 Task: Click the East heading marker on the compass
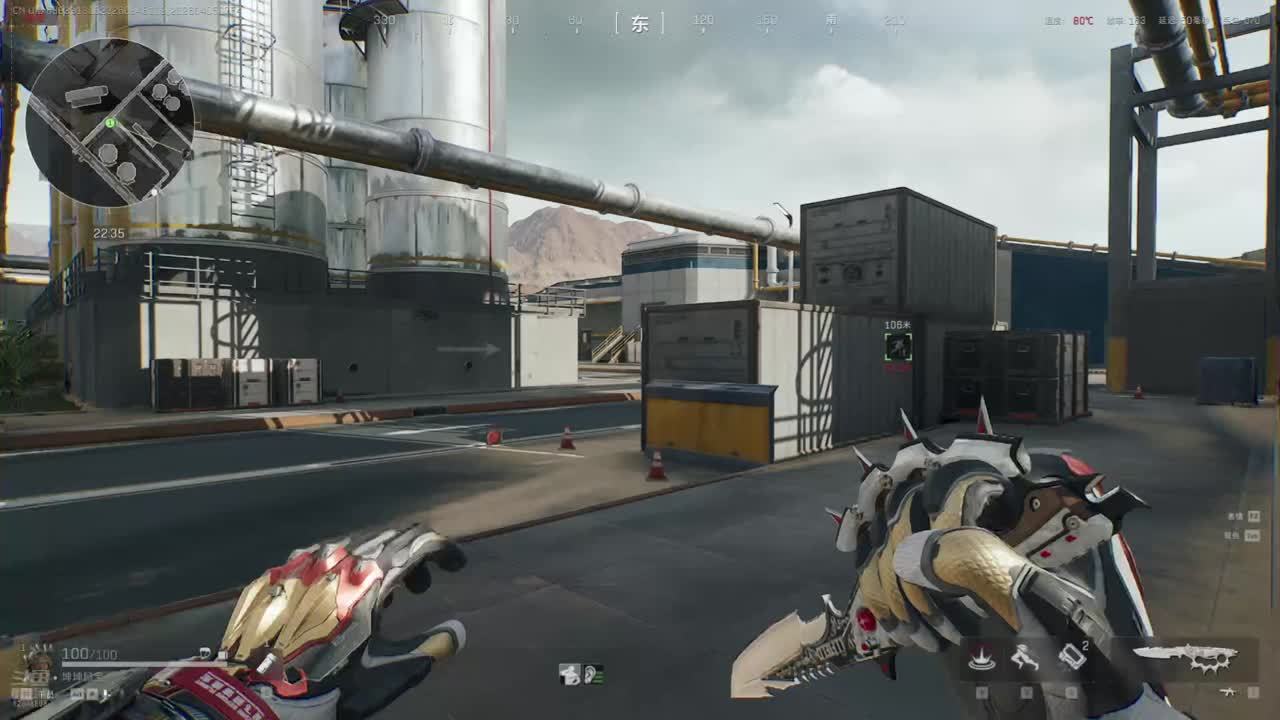640,24
